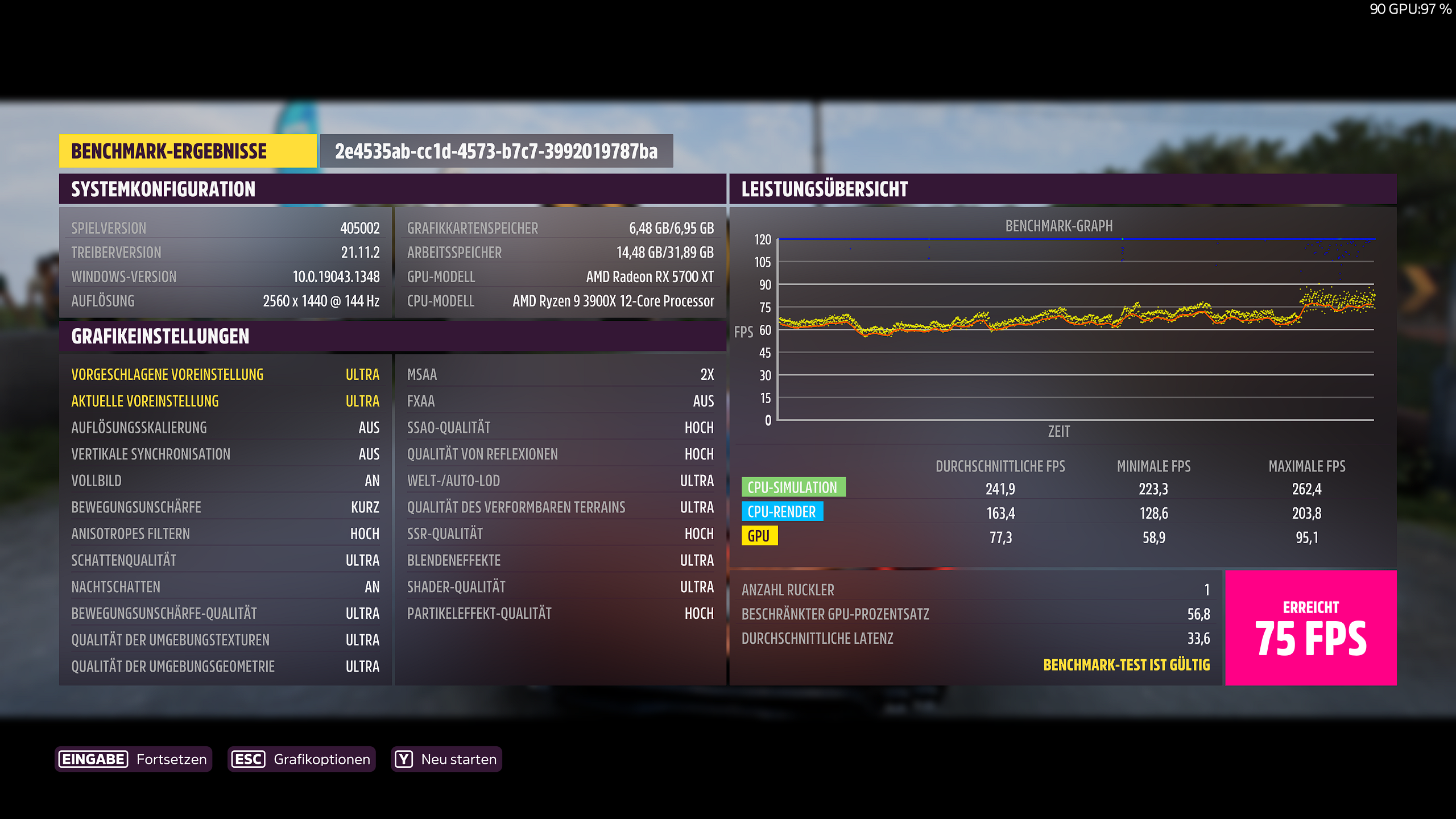
Task: Click the ESC key prompt icon
Action: click(249, 759)
